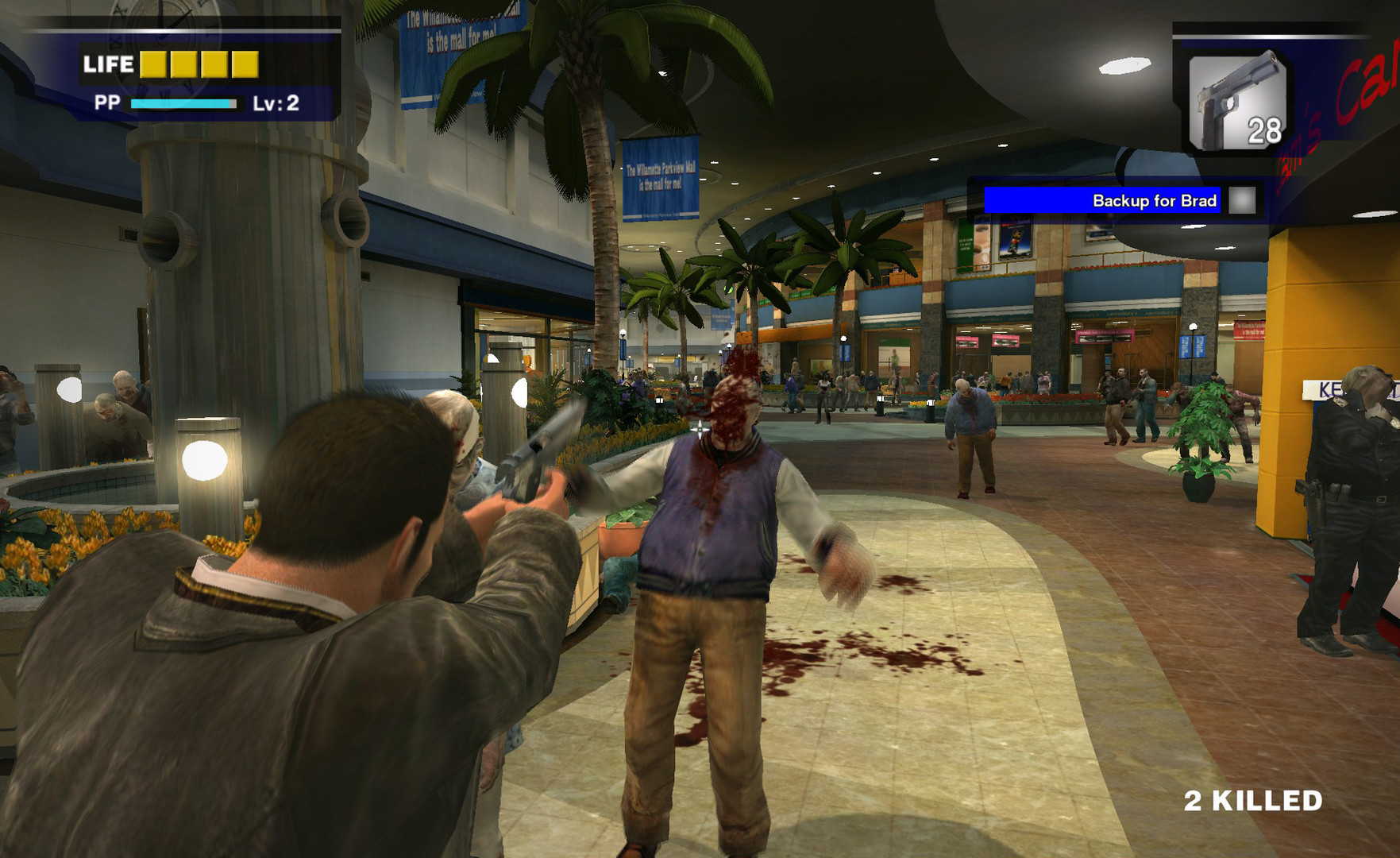Click the cyan PP progress bar
Viewport: 1400px width, 858px height.
tap(183, 103)
